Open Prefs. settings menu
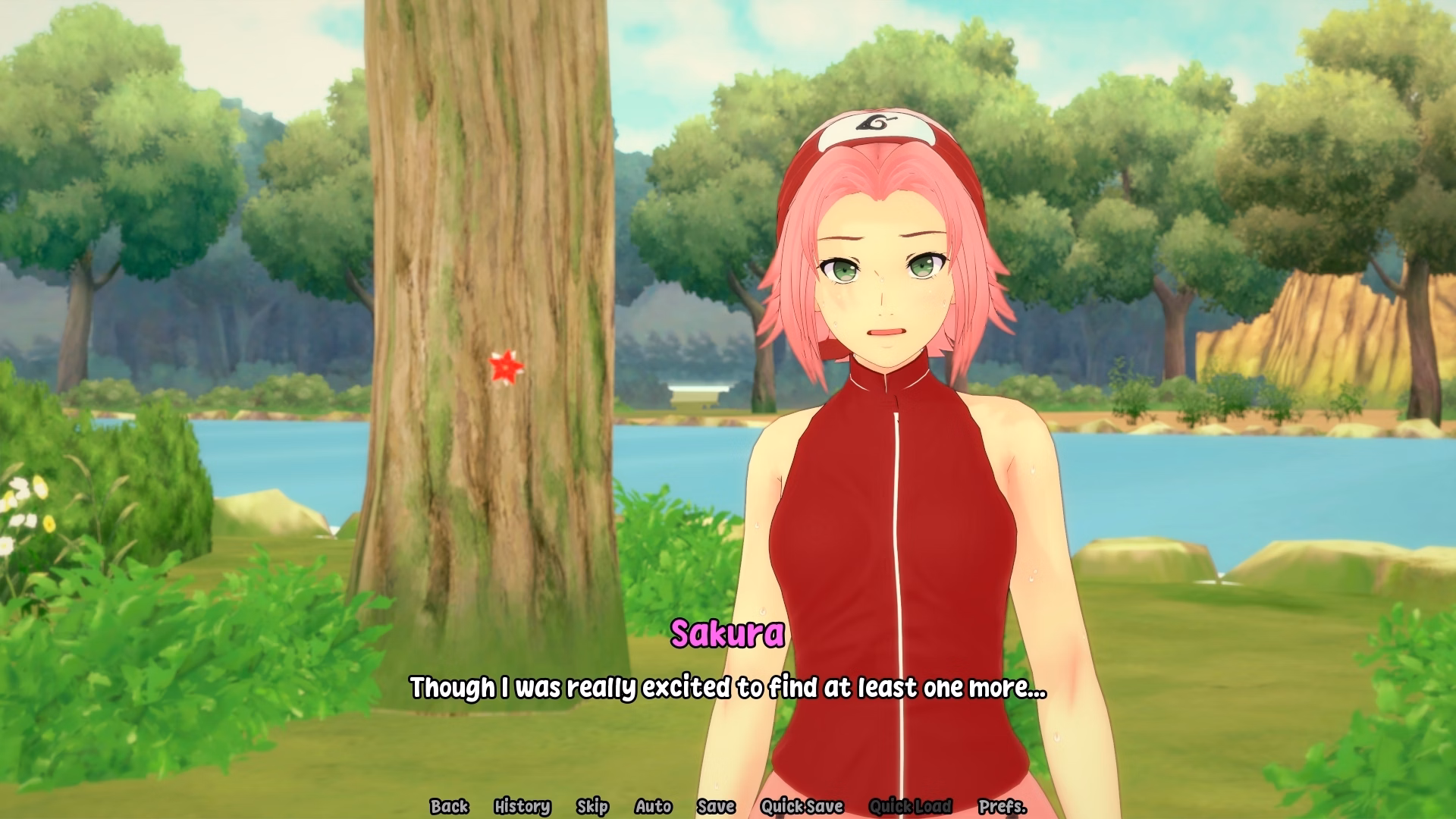Screen dimensions: 1456x819 click(x=1002, y=806)
